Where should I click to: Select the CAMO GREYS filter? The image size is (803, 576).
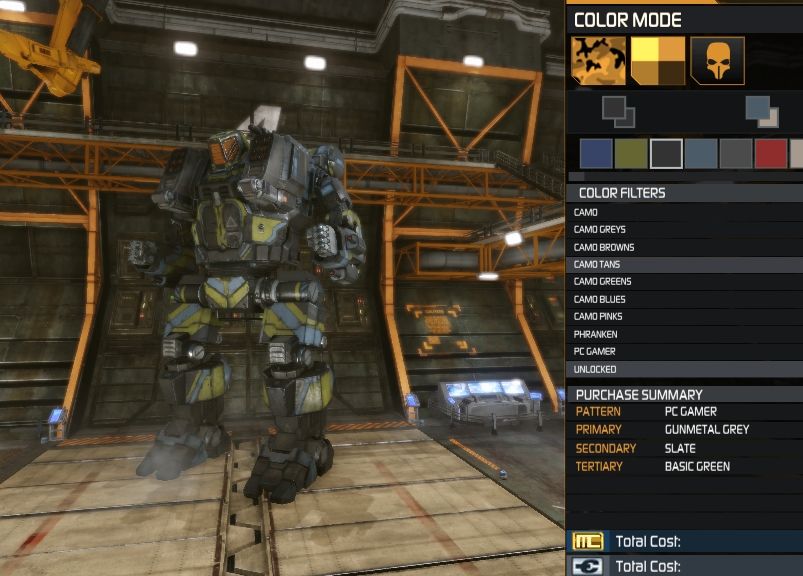(600, 230)
